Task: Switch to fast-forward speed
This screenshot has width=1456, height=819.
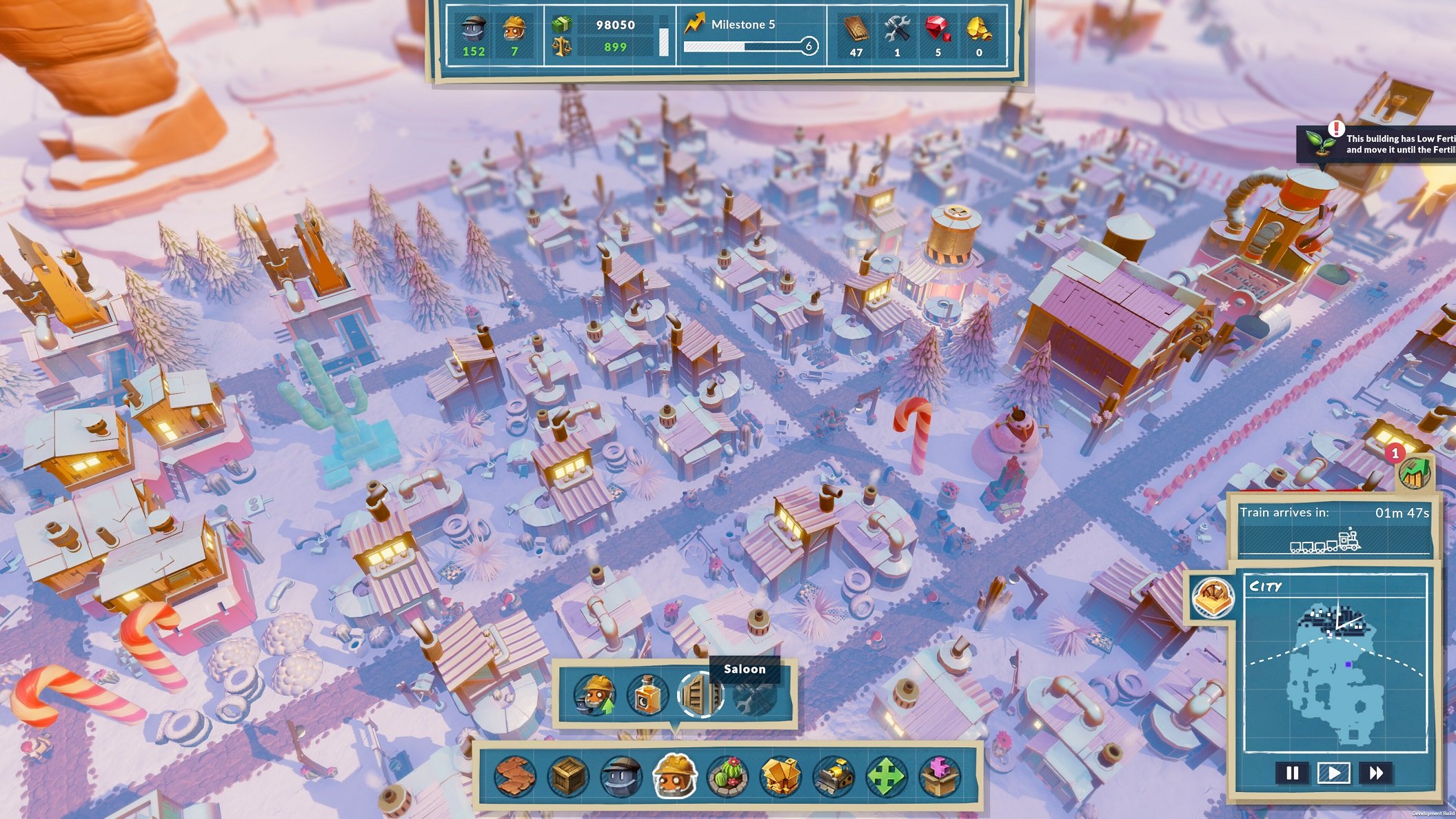Action: pyautogui.click(x=1376, y=773)
